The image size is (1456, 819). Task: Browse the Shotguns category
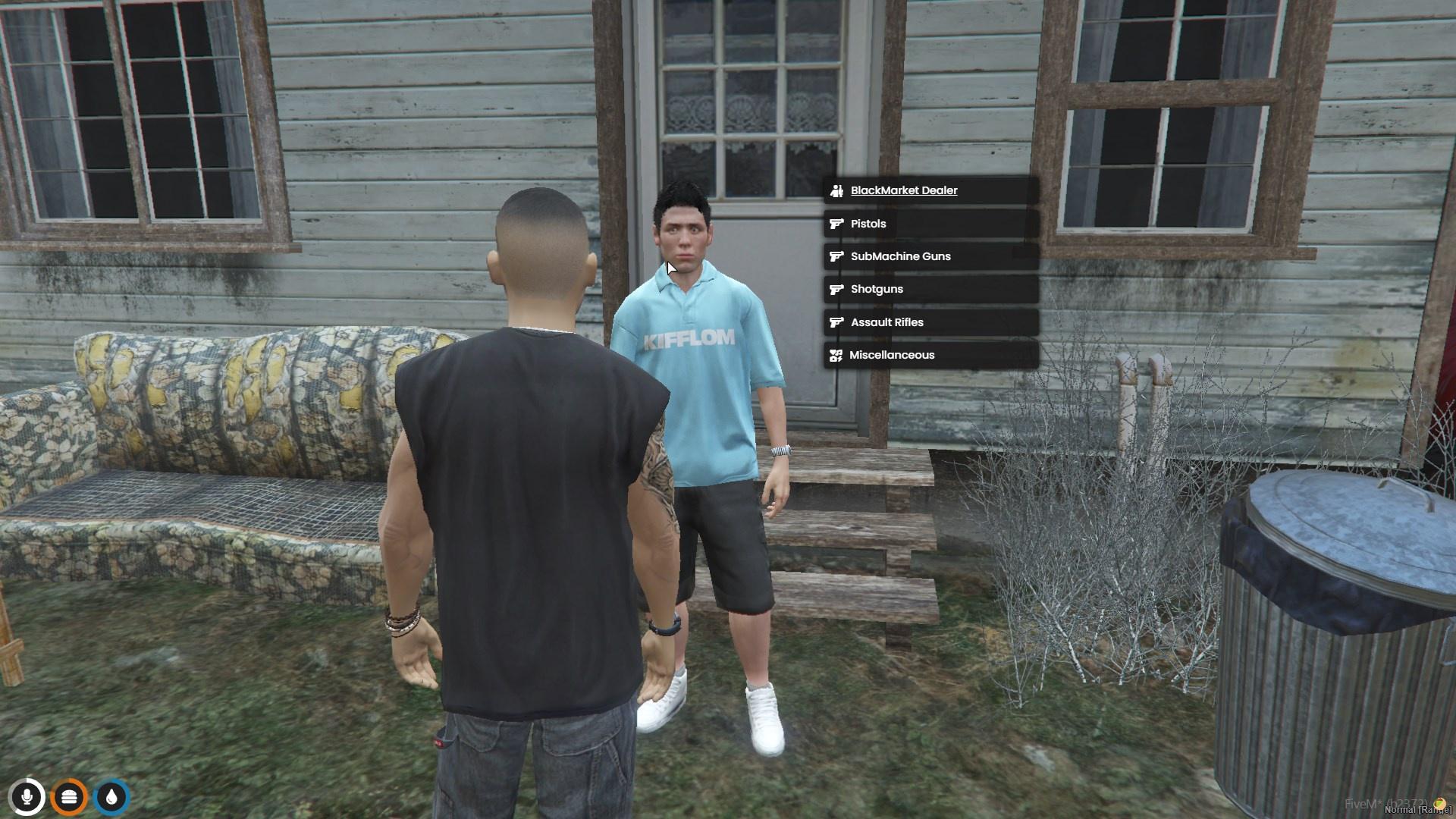coord(877,289)
